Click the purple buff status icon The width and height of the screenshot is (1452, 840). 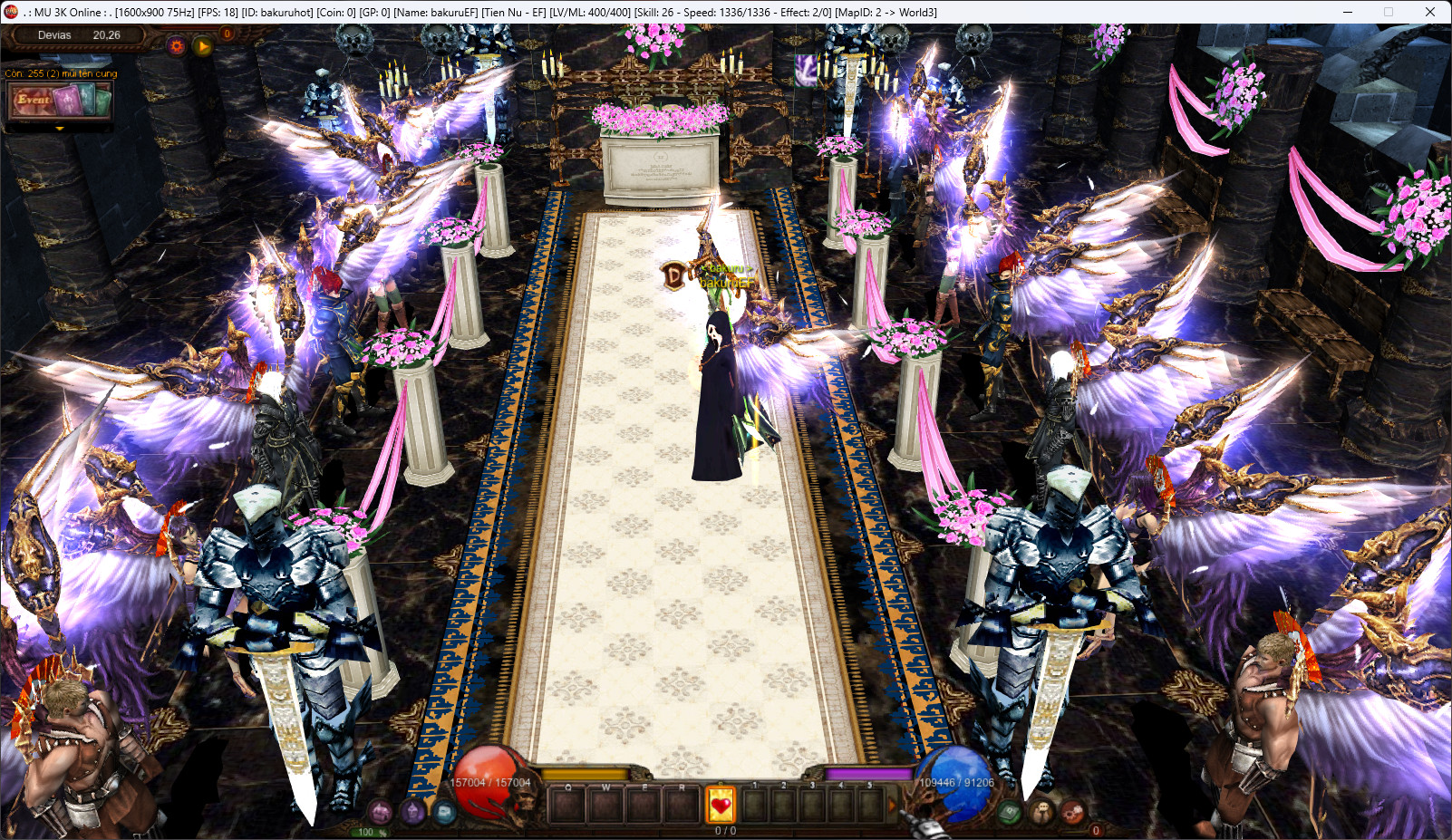806,69
